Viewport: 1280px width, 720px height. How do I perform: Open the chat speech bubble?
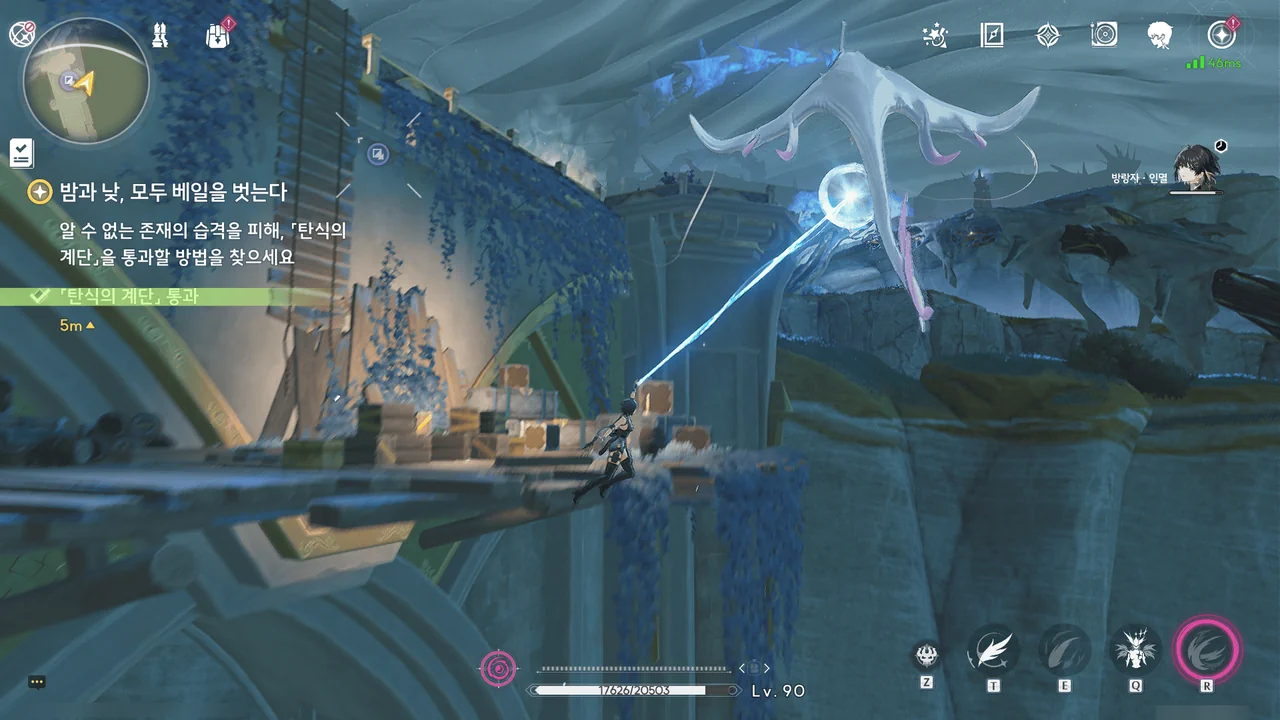coord(37,682)
